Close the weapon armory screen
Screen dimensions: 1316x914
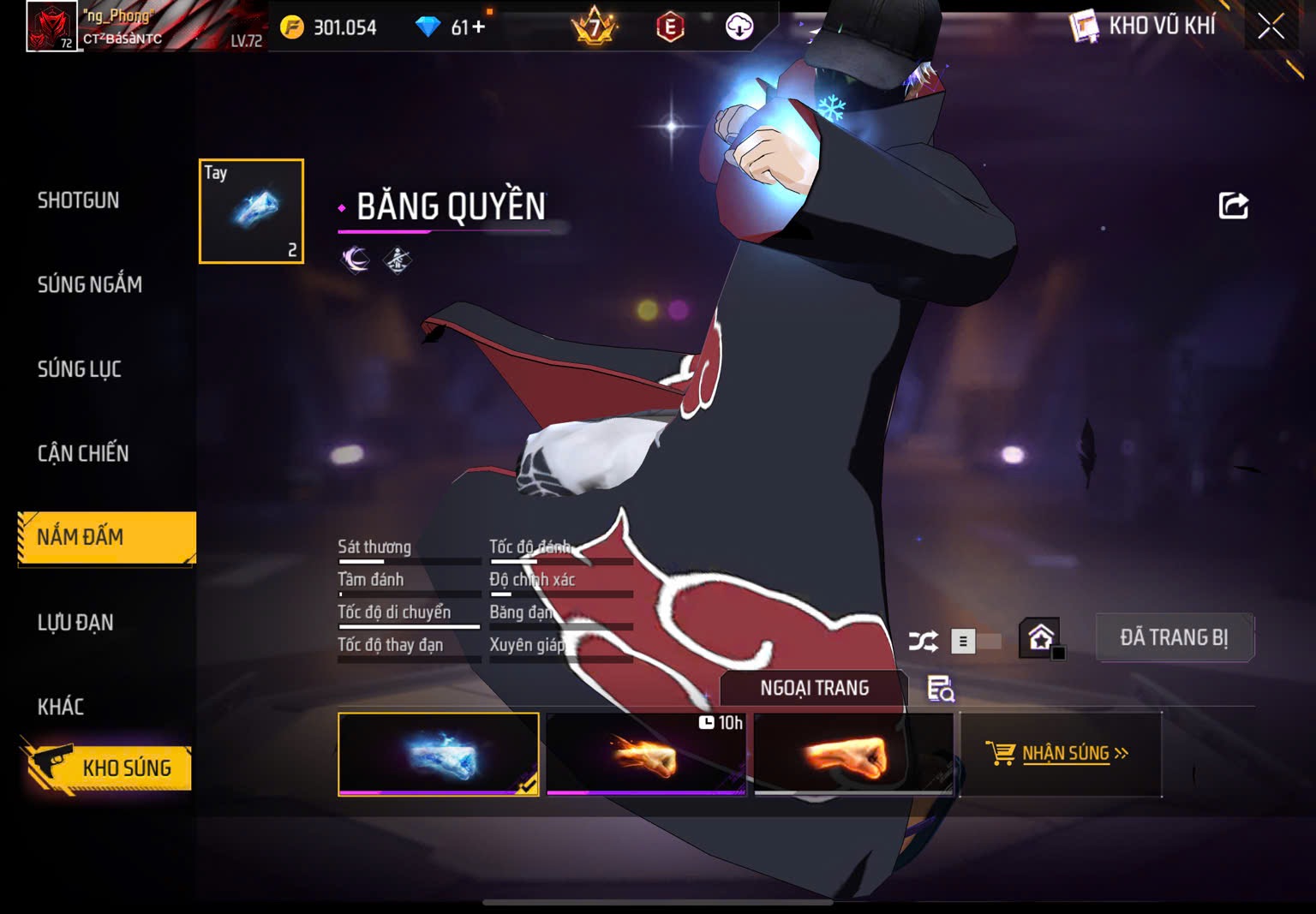[x=1271, y=27]
